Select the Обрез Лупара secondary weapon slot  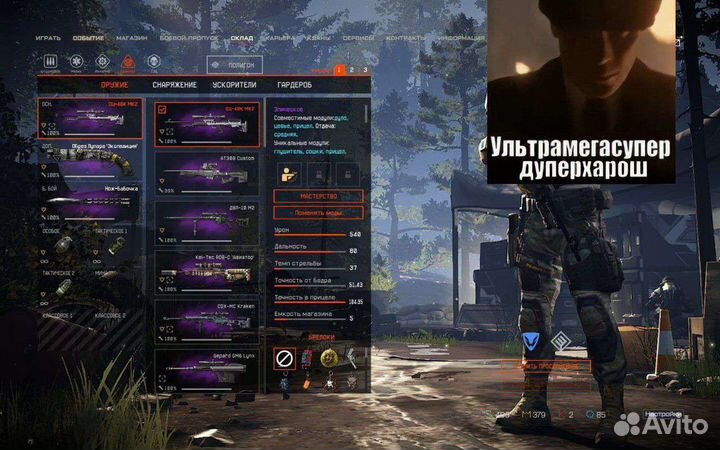92,159
